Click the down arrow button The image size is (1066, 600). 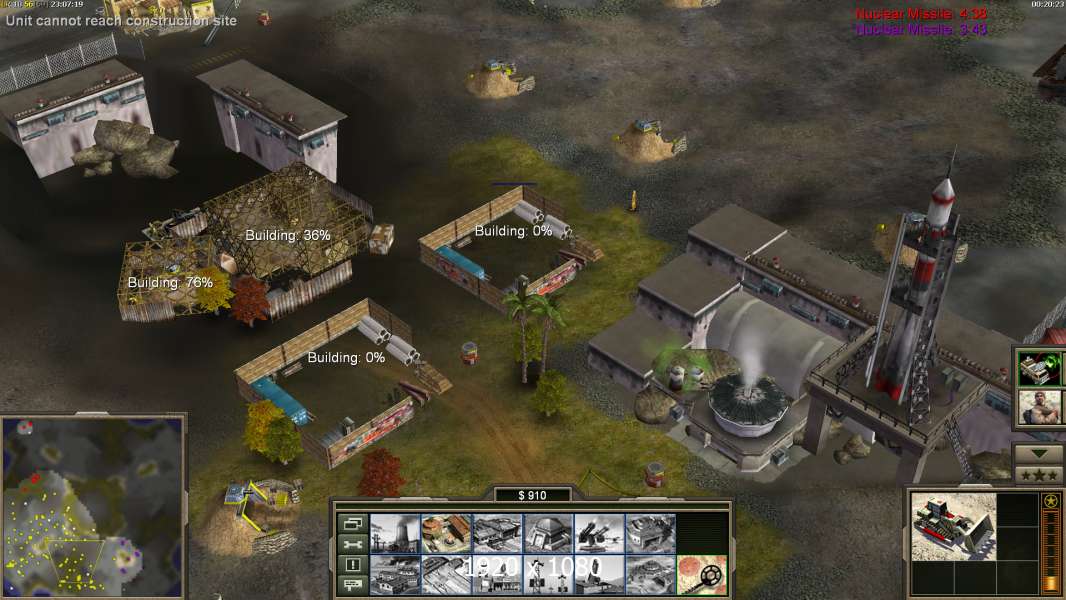coord(1038,454)
